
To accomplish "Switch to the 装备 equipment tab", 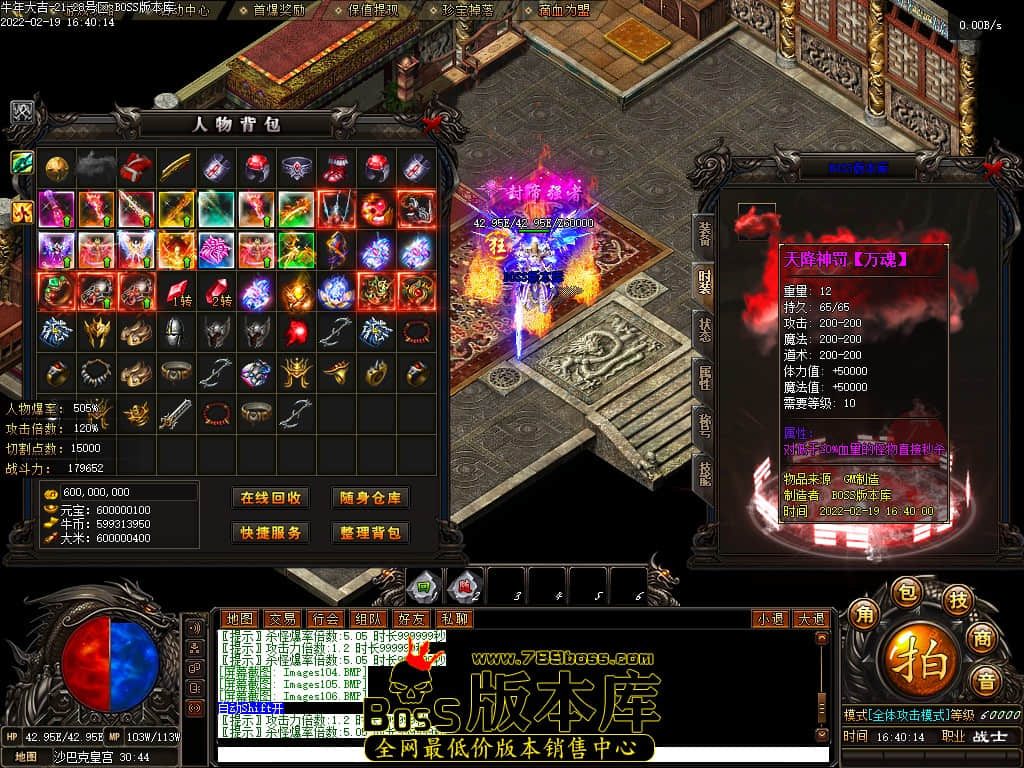I will (x=704, y=234).
